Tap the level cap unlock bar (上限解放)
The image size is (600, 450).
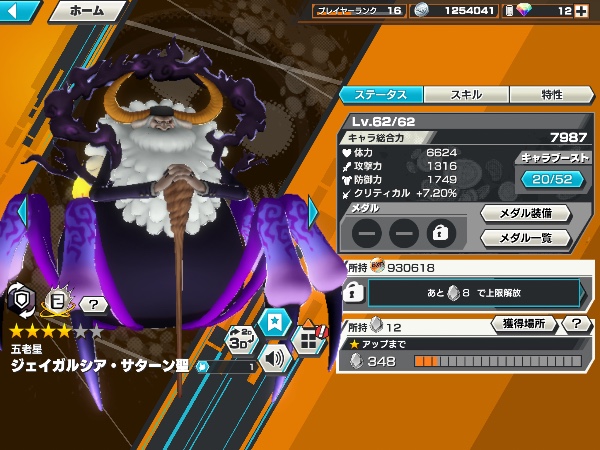473,292
